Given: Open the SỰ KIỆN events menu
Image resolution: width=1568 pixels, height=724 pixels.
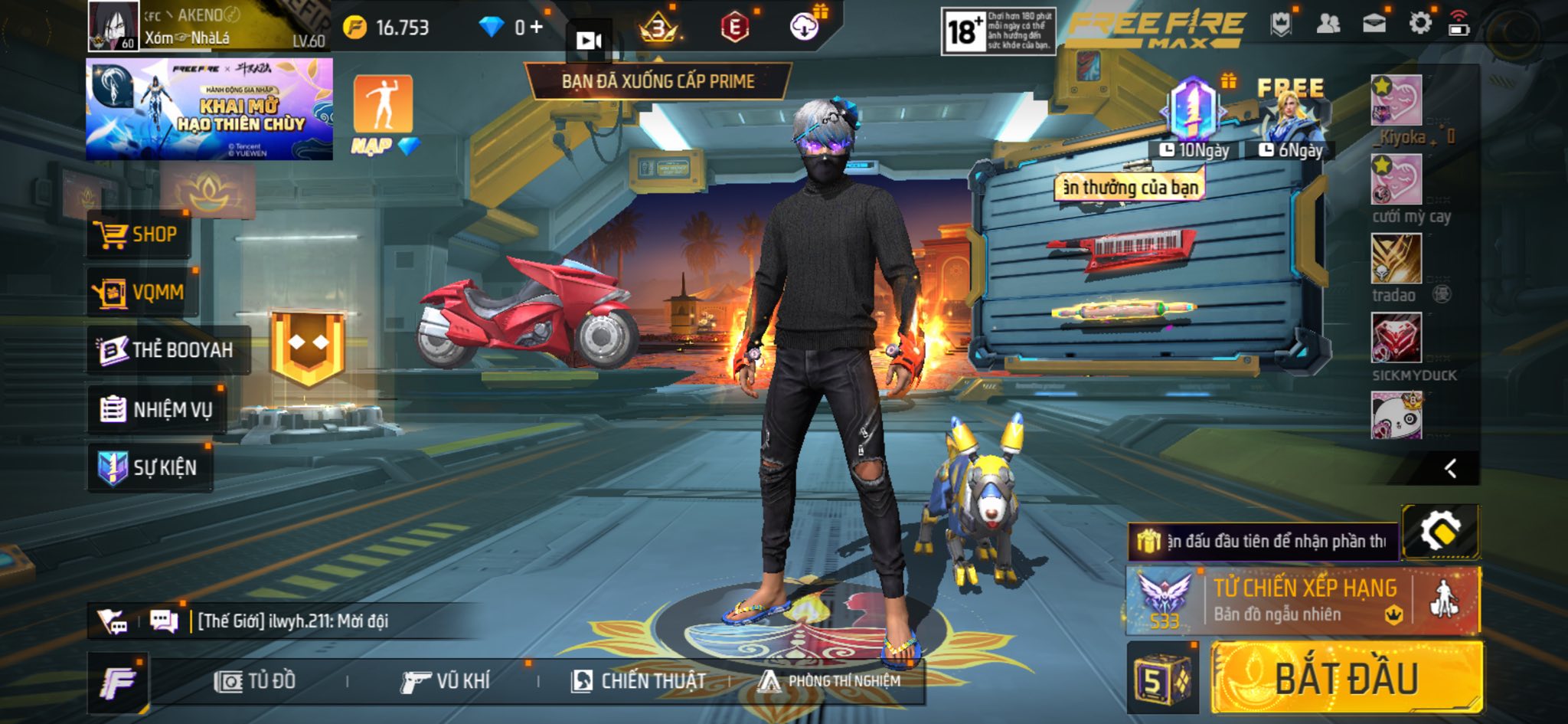Looking at the screenshot, I should (x=149, y=467).
